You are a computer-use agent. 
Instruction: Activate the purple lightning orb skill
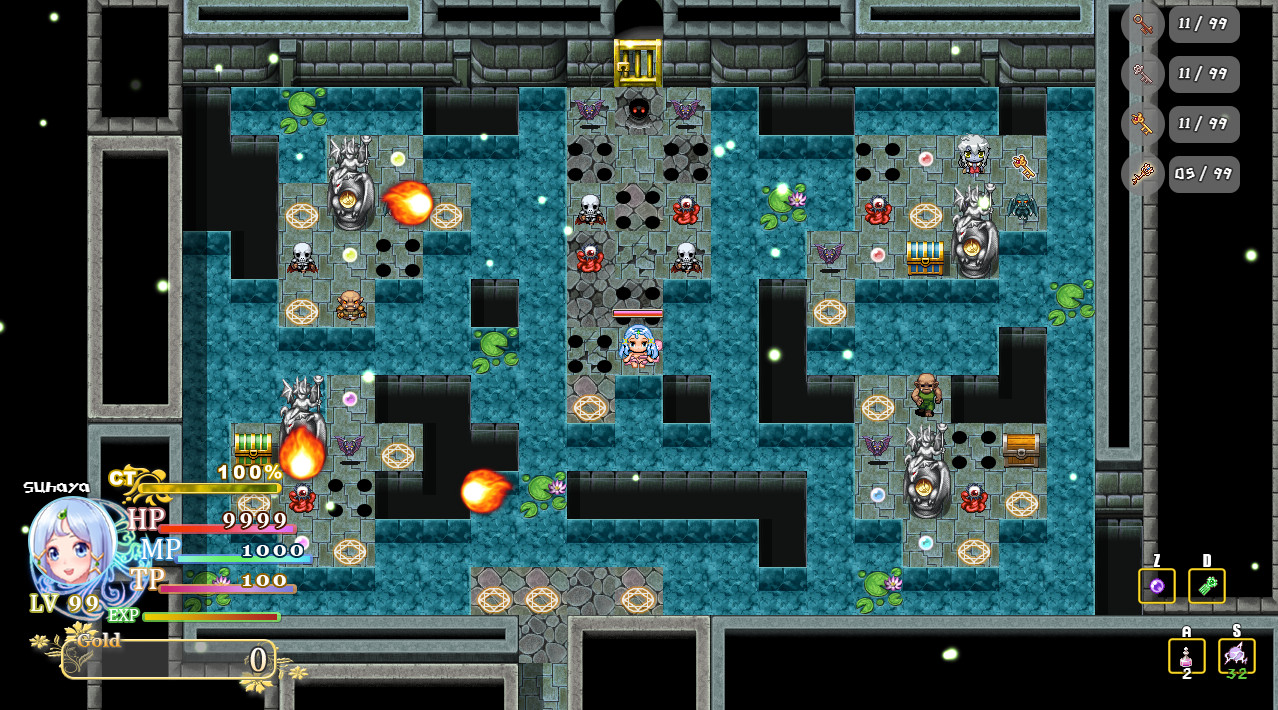[x=1236, y=656]
